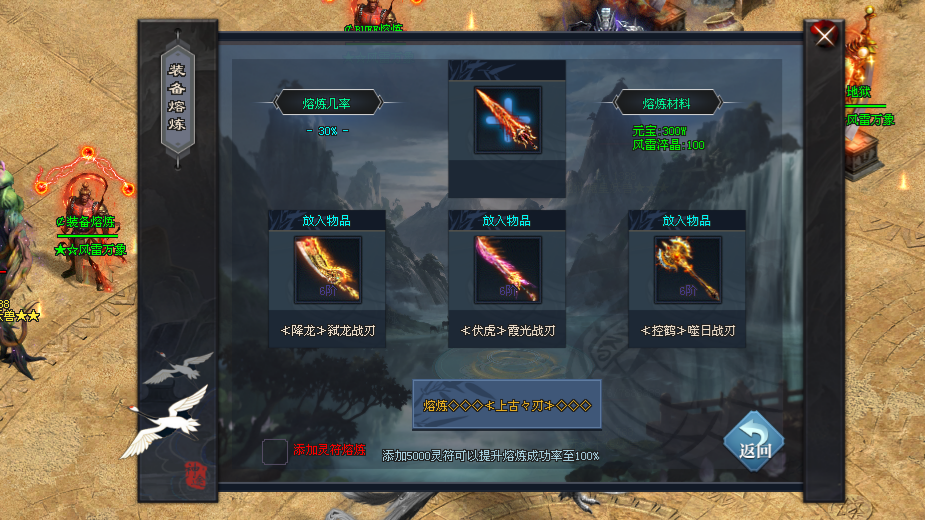Image resolution: width=925 pixels, height=520 pixels.
Task: Close the equipment smelting window
Action: pyautogui.click(x=825, y=36)
